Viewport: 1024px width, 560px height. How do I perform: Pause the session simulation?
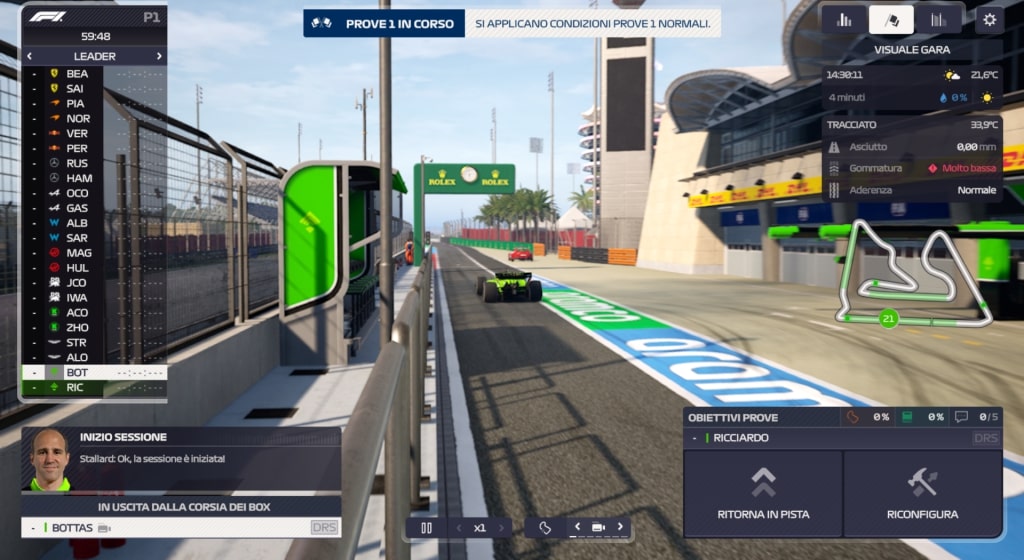(426, 527)
